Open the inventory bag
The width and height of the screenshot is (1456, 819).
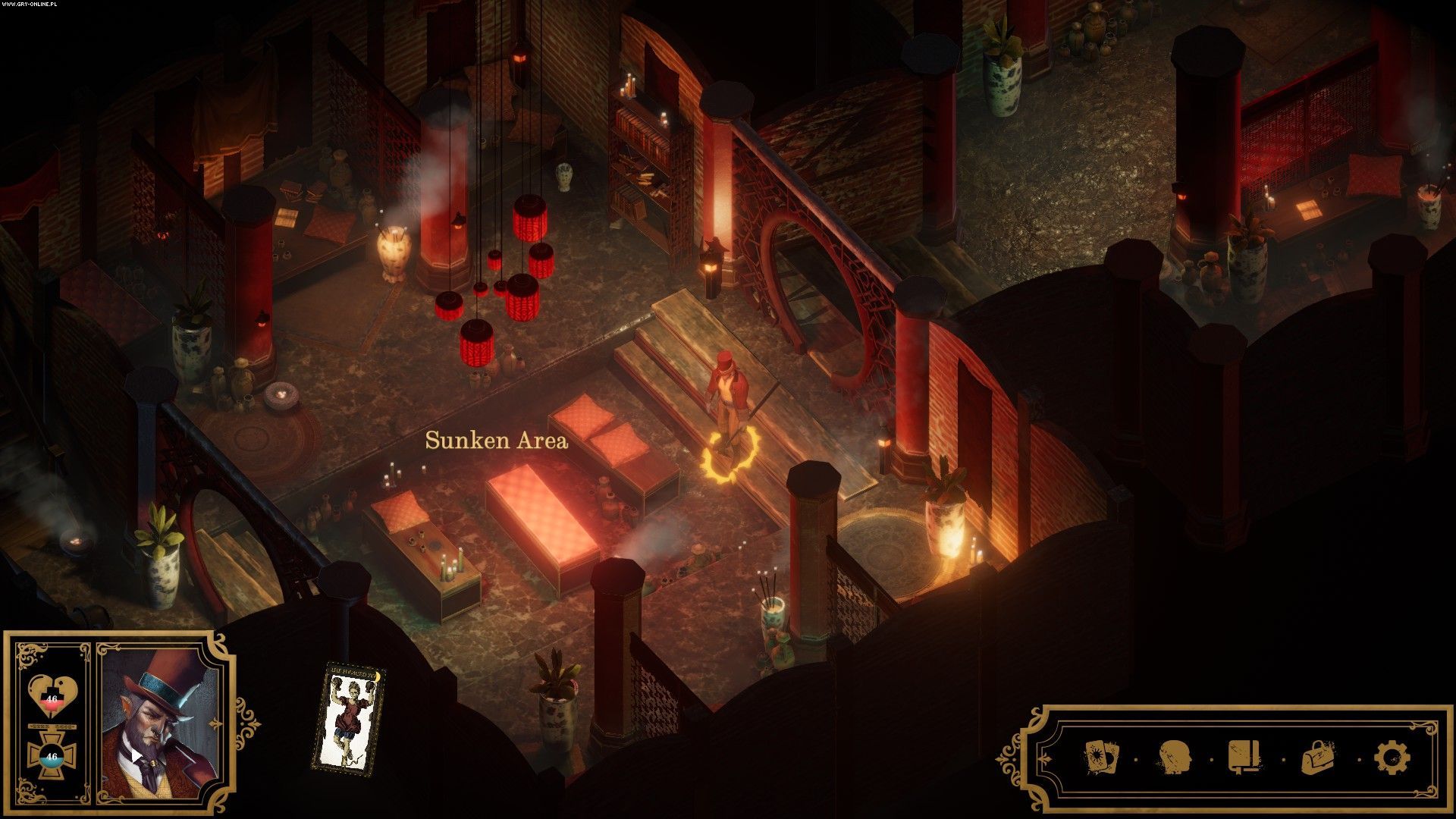point(1319,757)
